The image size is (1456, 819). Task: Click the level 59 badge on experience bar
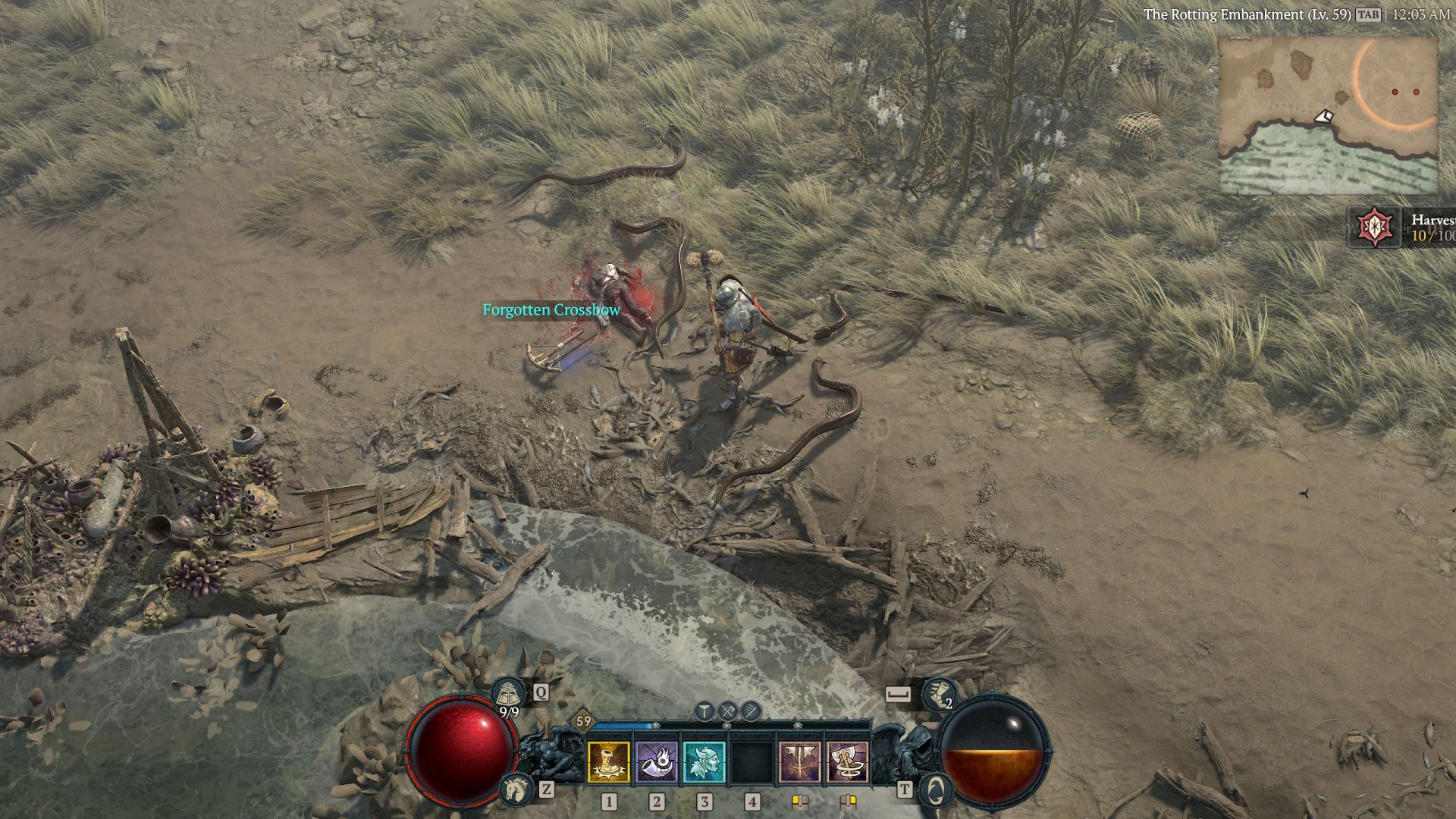point(583,721)
